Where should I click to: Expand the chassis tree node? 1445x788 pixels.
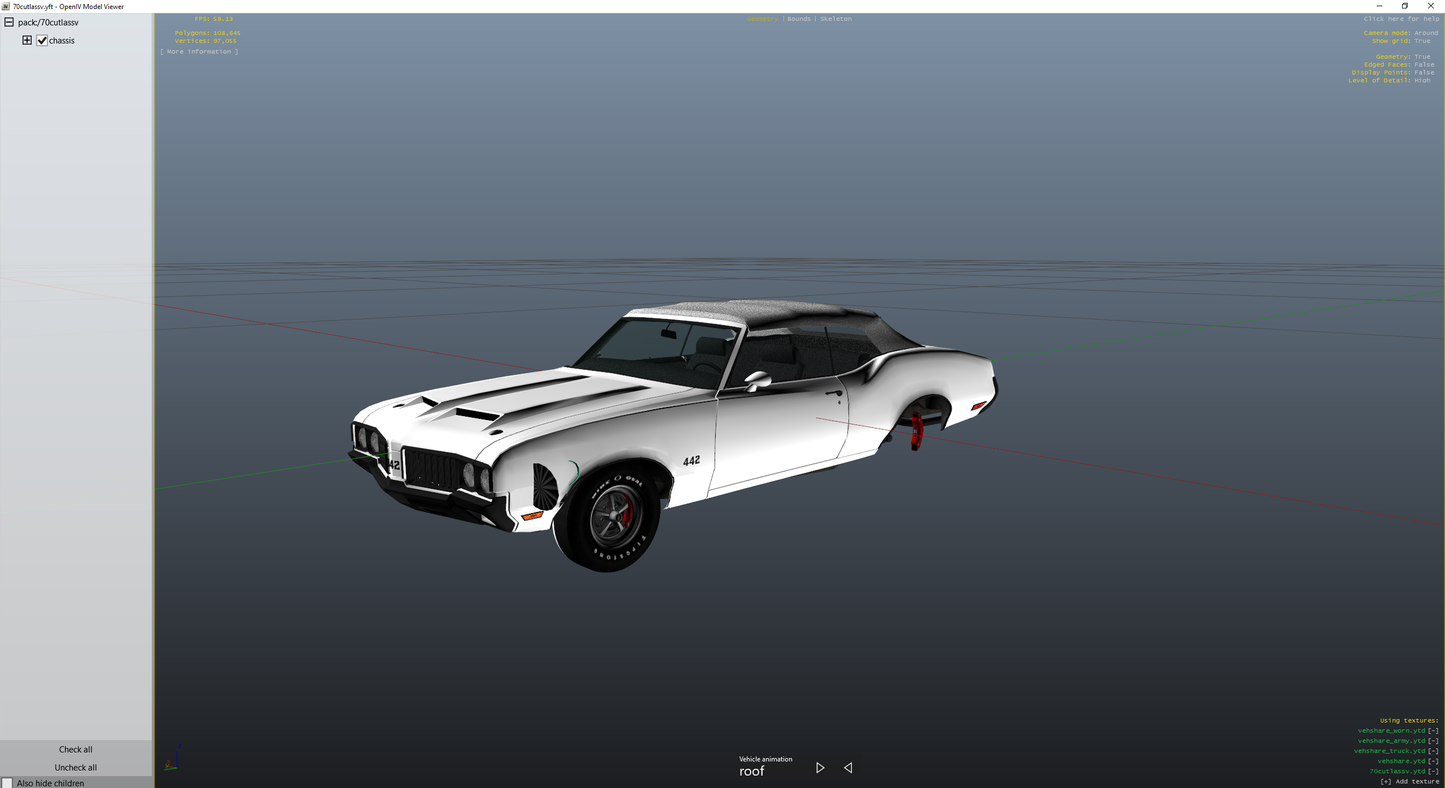coord(26,40)
